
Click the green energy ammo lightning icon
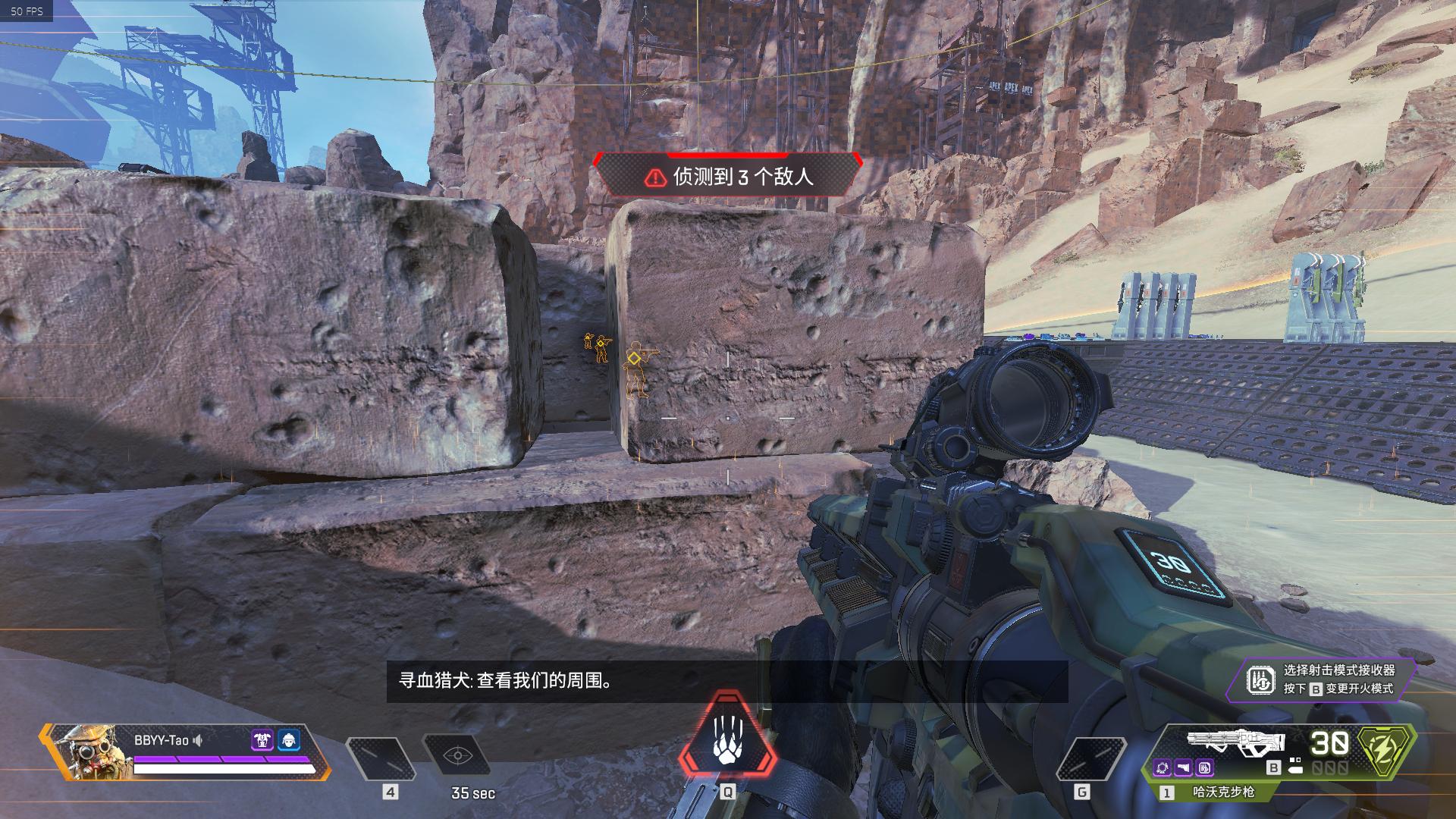click(1386, 751)
